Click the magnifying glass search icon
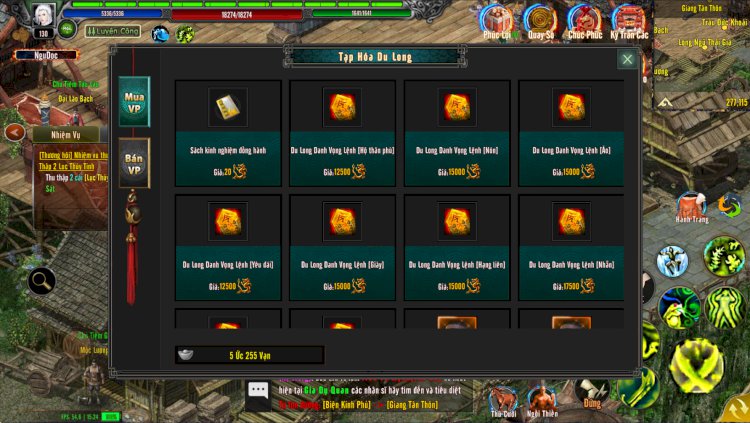The width and height of the screenshot is (750, 423). (x=42, y=282)
